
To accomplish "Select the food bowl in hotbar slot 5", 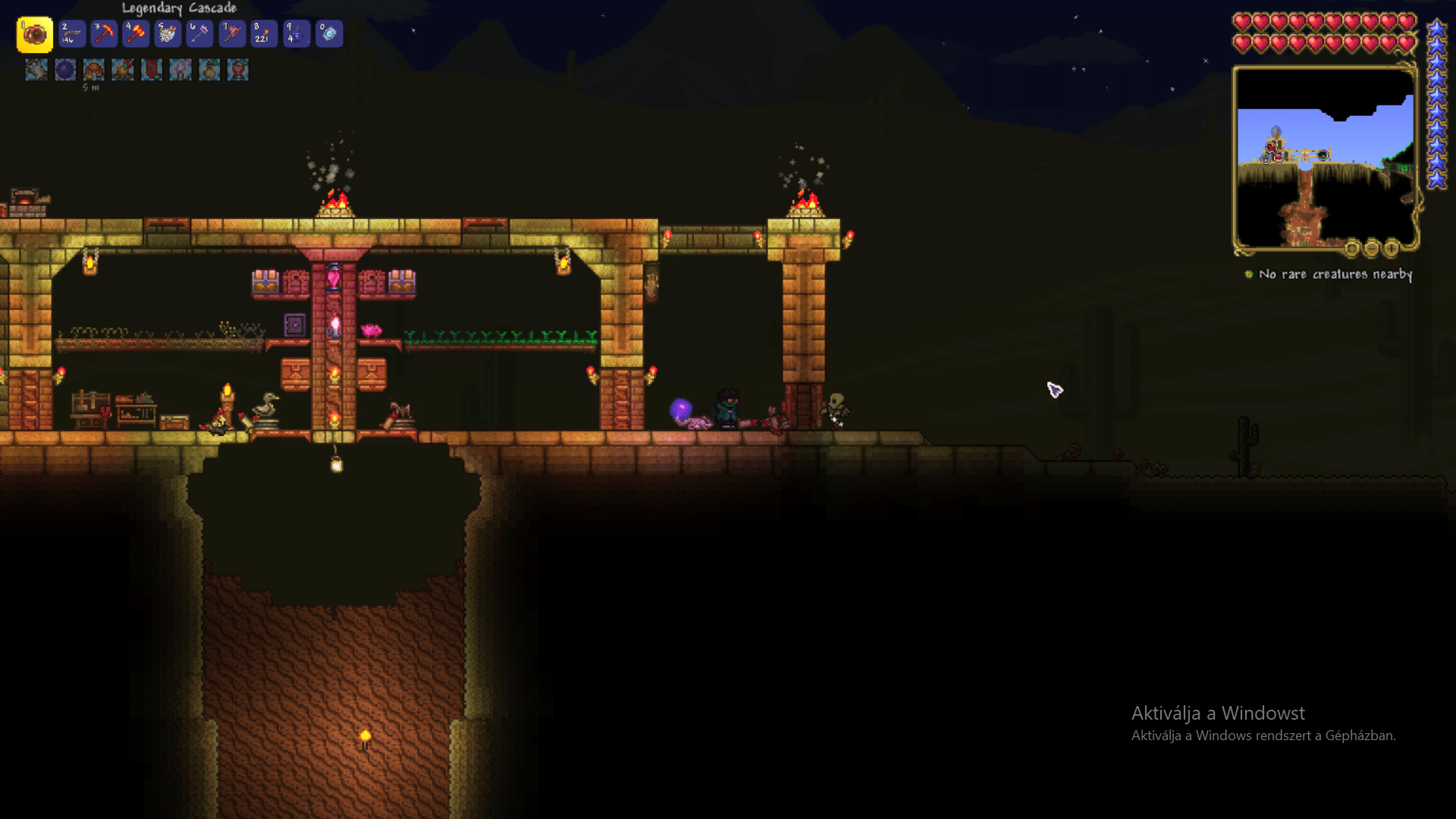I will pyautogui.click(x=167, y=33).
